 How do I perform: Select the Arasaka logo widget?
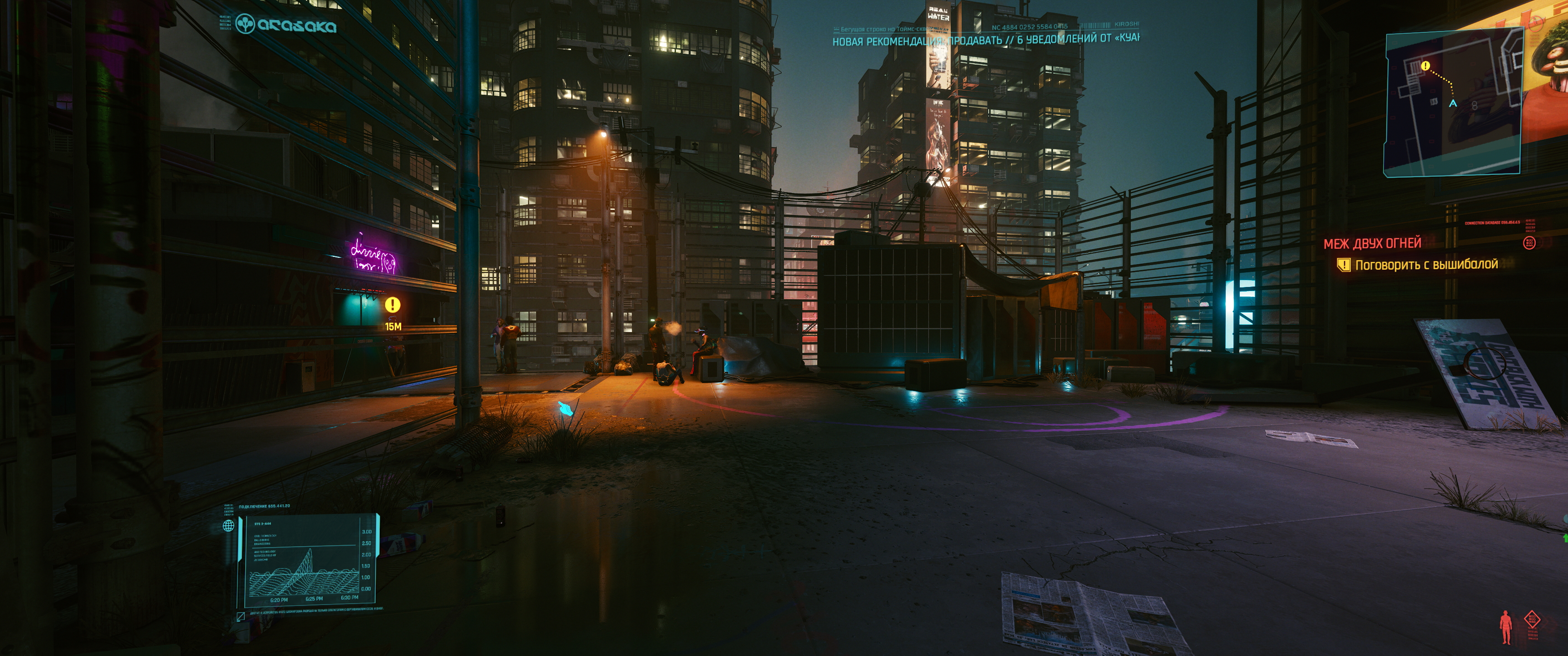pyautogui.click(x=285, y=25)
